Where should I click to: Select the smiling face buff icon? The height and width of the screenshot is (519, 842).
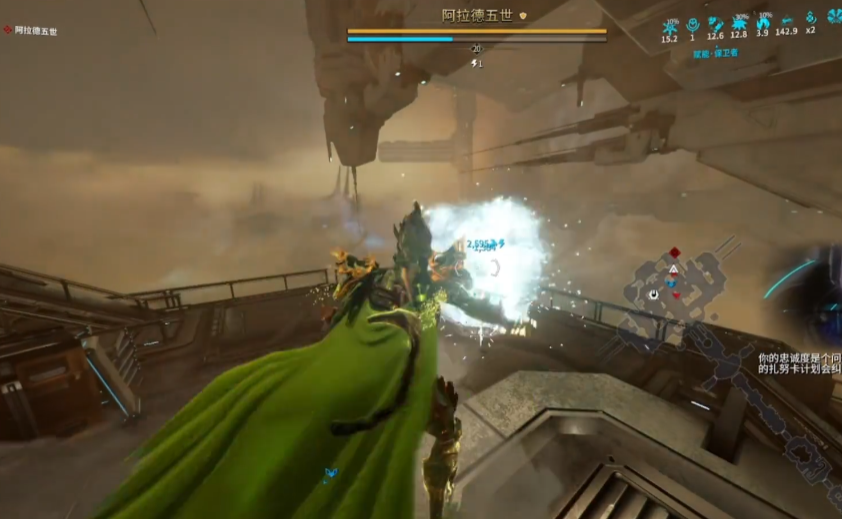(x=692, y=23)
